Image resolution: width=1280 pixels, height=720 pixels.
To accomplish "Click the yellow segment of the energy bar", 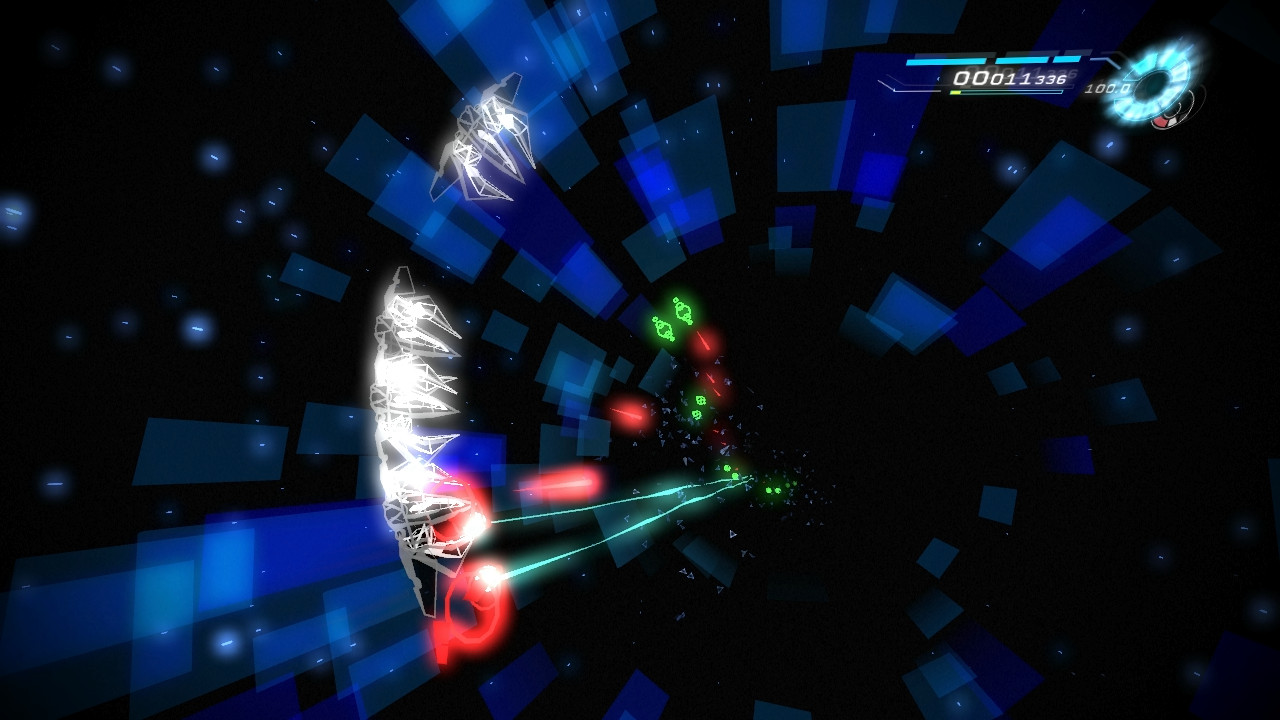I will pos(956,91).
